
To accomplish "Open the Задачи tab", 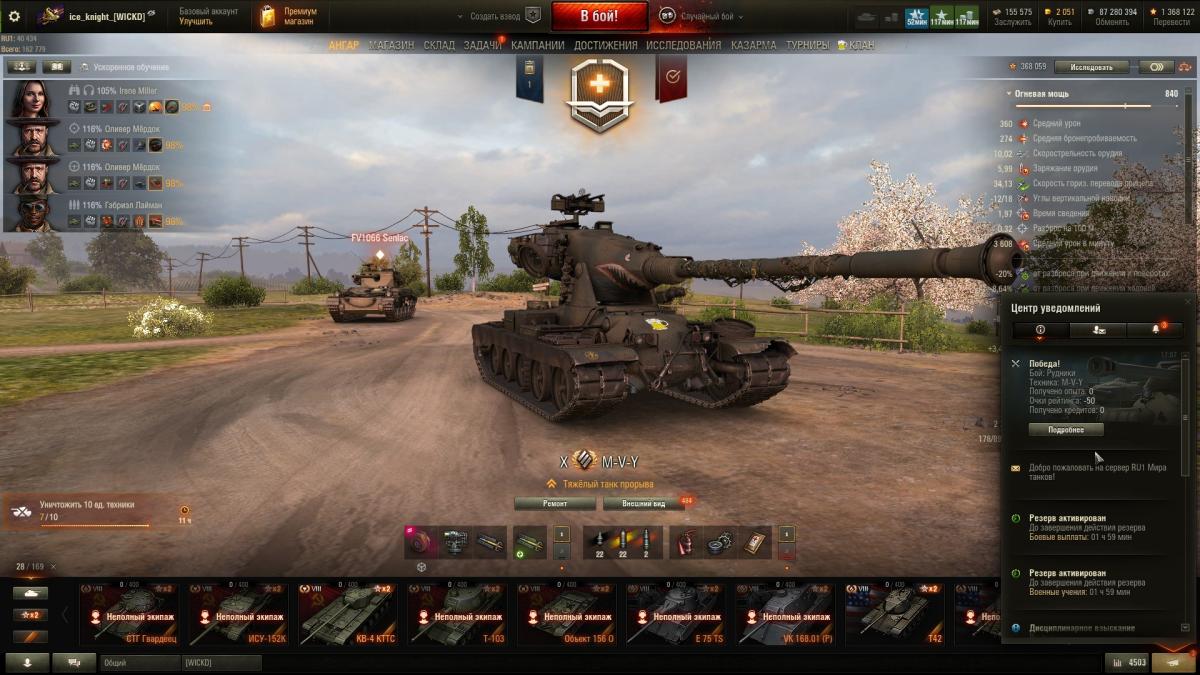I will pyautogui.click(x=482, y=45).
